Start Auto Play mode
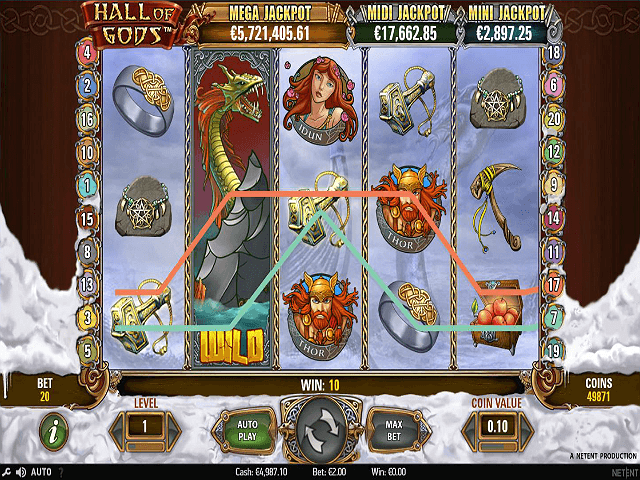Viewport: 640px width, 480px height. click(x=247, y=431)
